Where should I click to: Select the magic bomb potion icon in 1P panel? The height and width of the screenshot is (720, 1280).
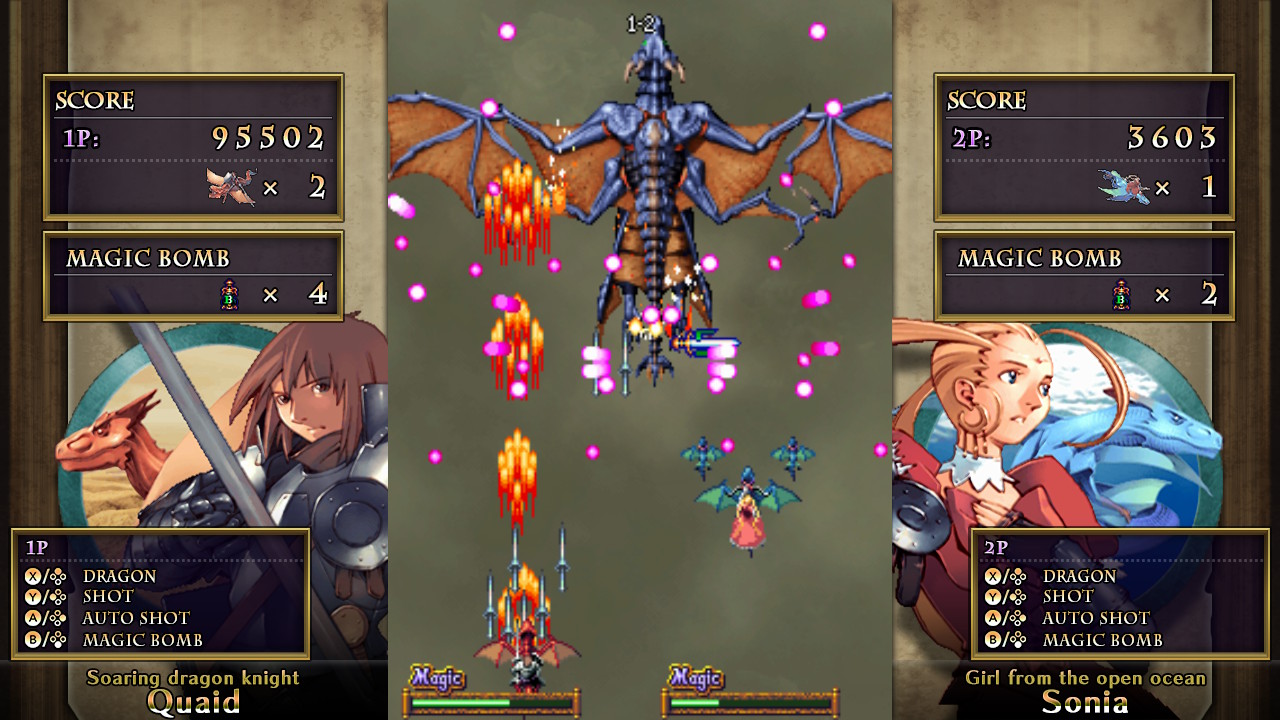(x=229, y=296)
